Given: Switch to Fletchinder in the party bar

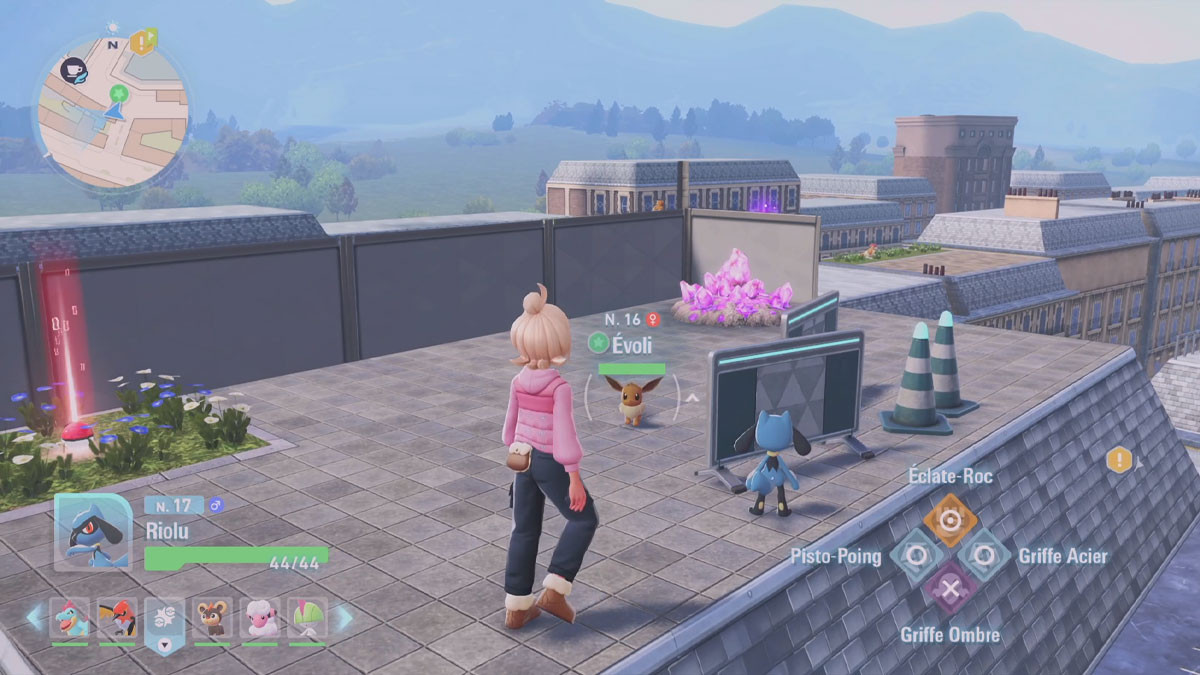Looking at the screenshot, I should [x=117, y=619].
